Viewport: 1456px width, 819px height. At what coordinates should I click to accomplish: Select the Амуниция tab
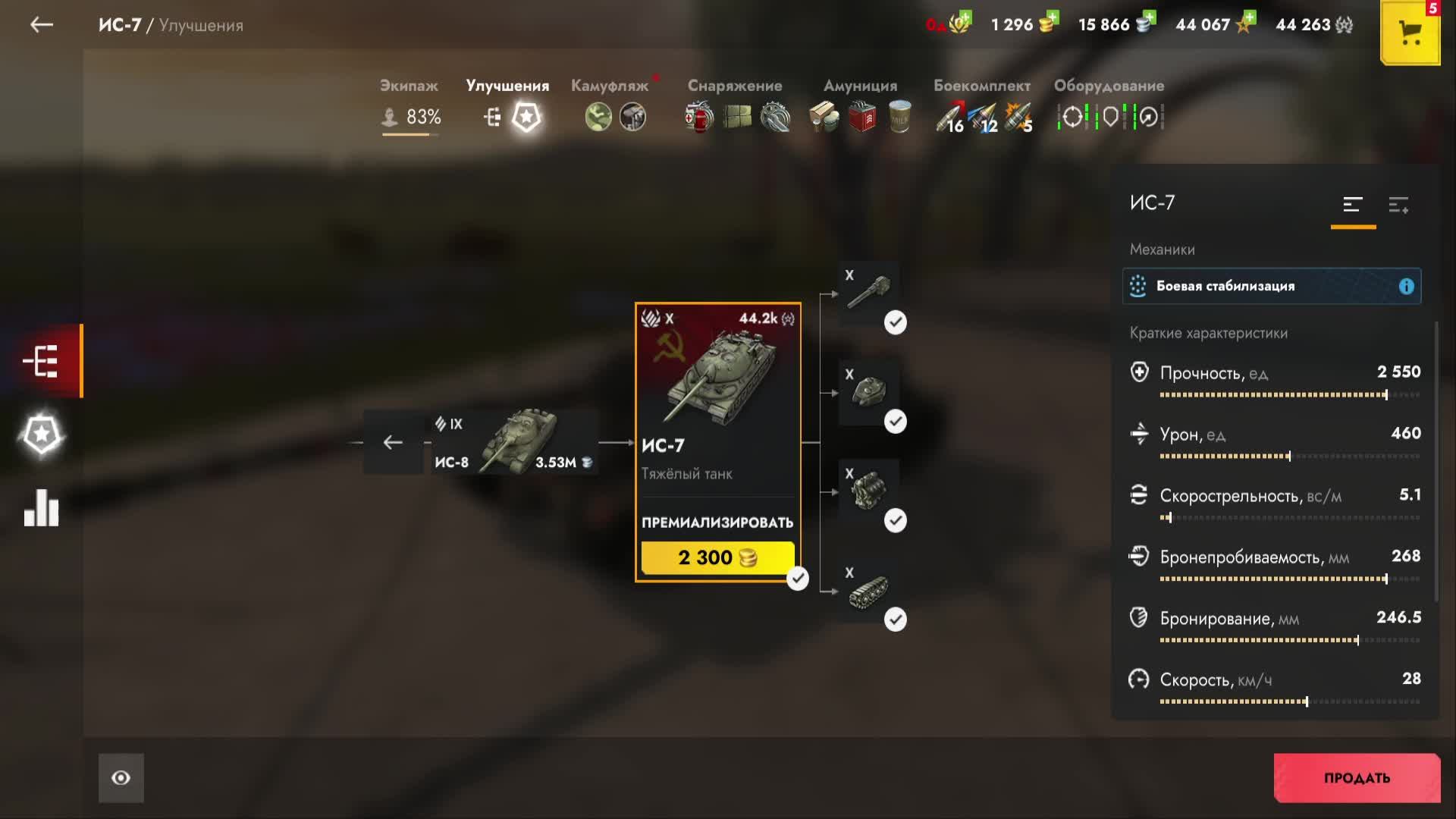[x=860, y=105]
